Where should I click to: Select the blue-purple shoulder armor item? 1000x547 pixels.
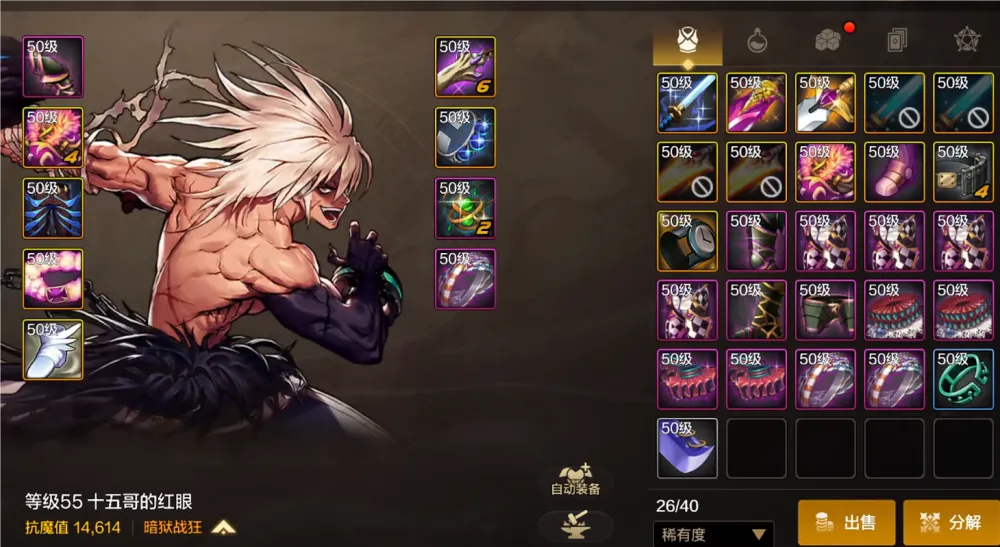coord(687,448)
